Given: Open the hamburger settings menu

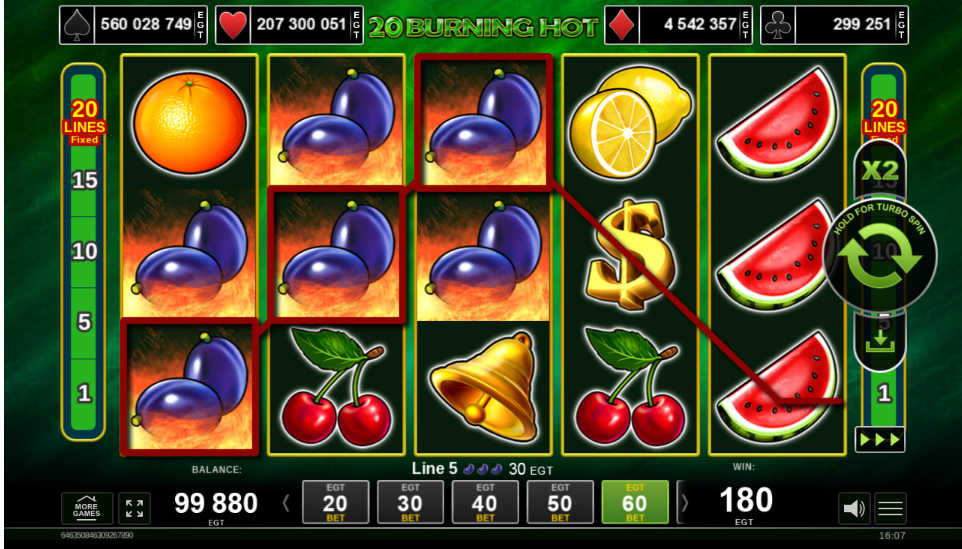Looking at the screenshot, I should pos(890,509).
